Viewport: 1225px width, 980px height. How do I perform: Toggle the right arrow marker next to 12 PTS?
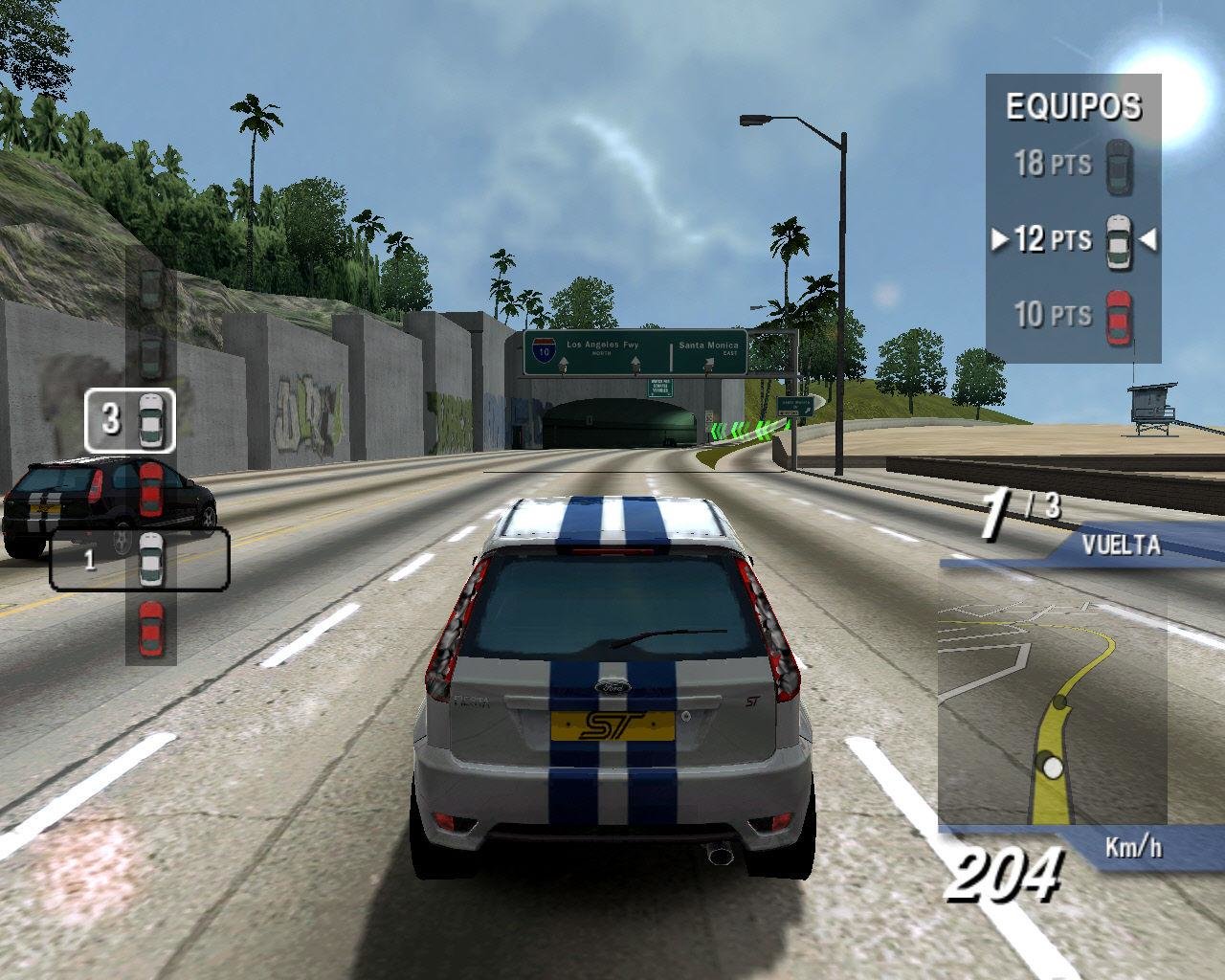pyautogui.click(x=1148, y=240)
